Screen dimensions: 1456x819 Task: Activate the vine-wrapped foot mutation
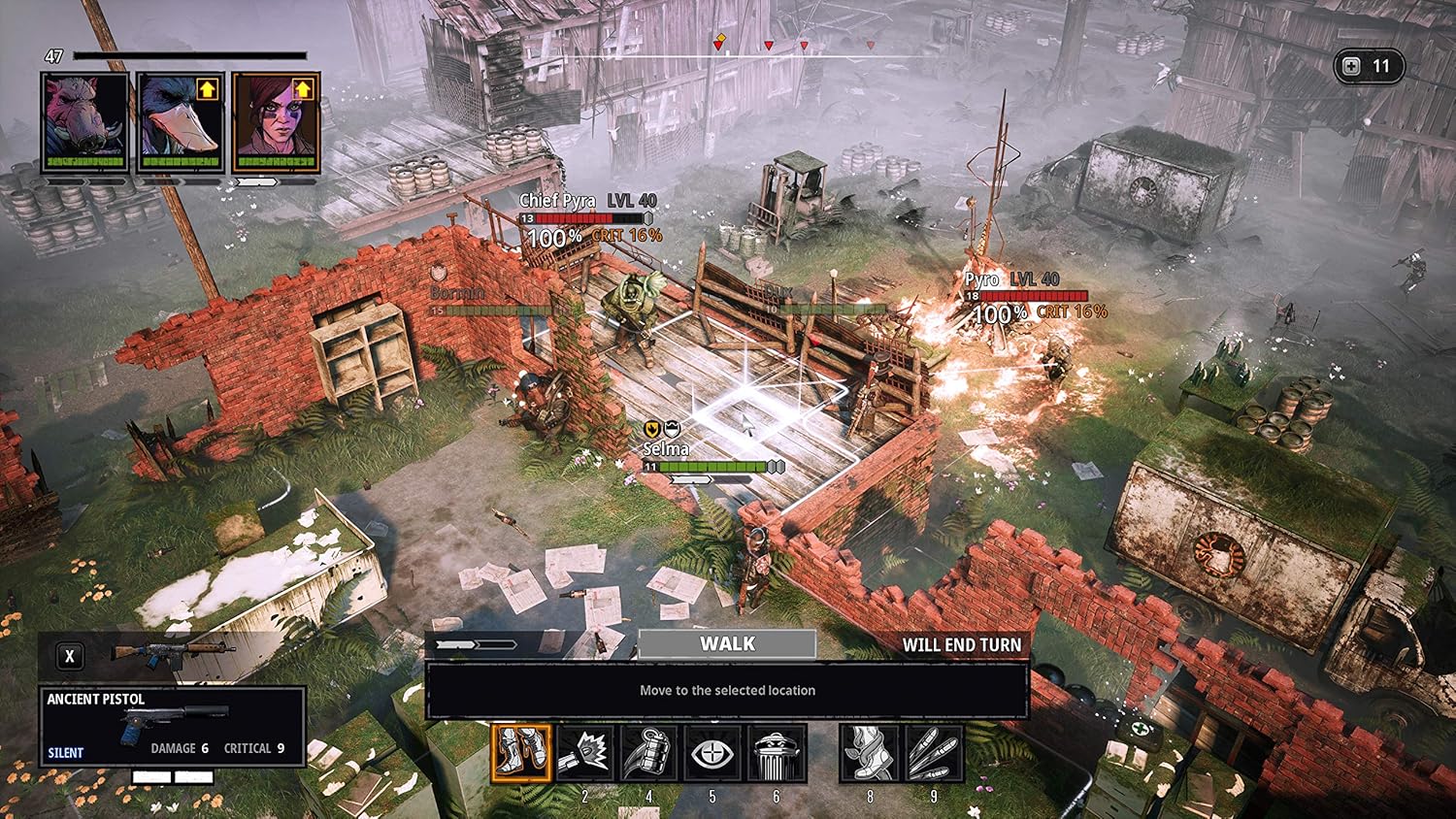pyautogui.click(x=869, y=753)
